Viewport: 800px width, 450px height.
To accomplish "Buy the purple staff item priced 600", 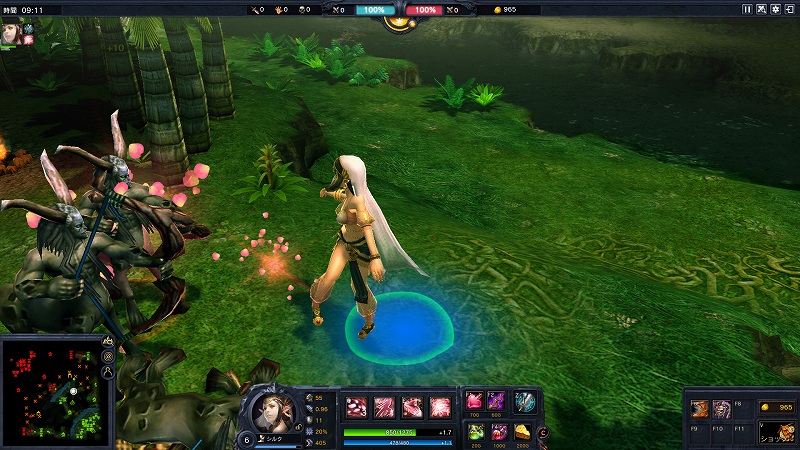I will click(497, 401).
